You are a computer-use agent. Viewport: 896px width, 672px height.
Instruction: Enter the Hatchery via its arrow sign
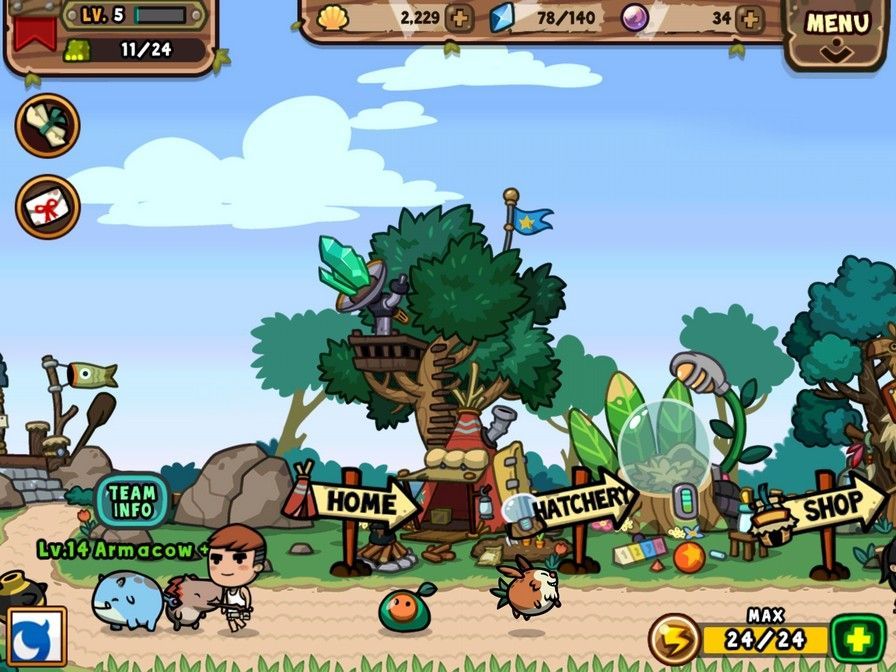[586, 503]
